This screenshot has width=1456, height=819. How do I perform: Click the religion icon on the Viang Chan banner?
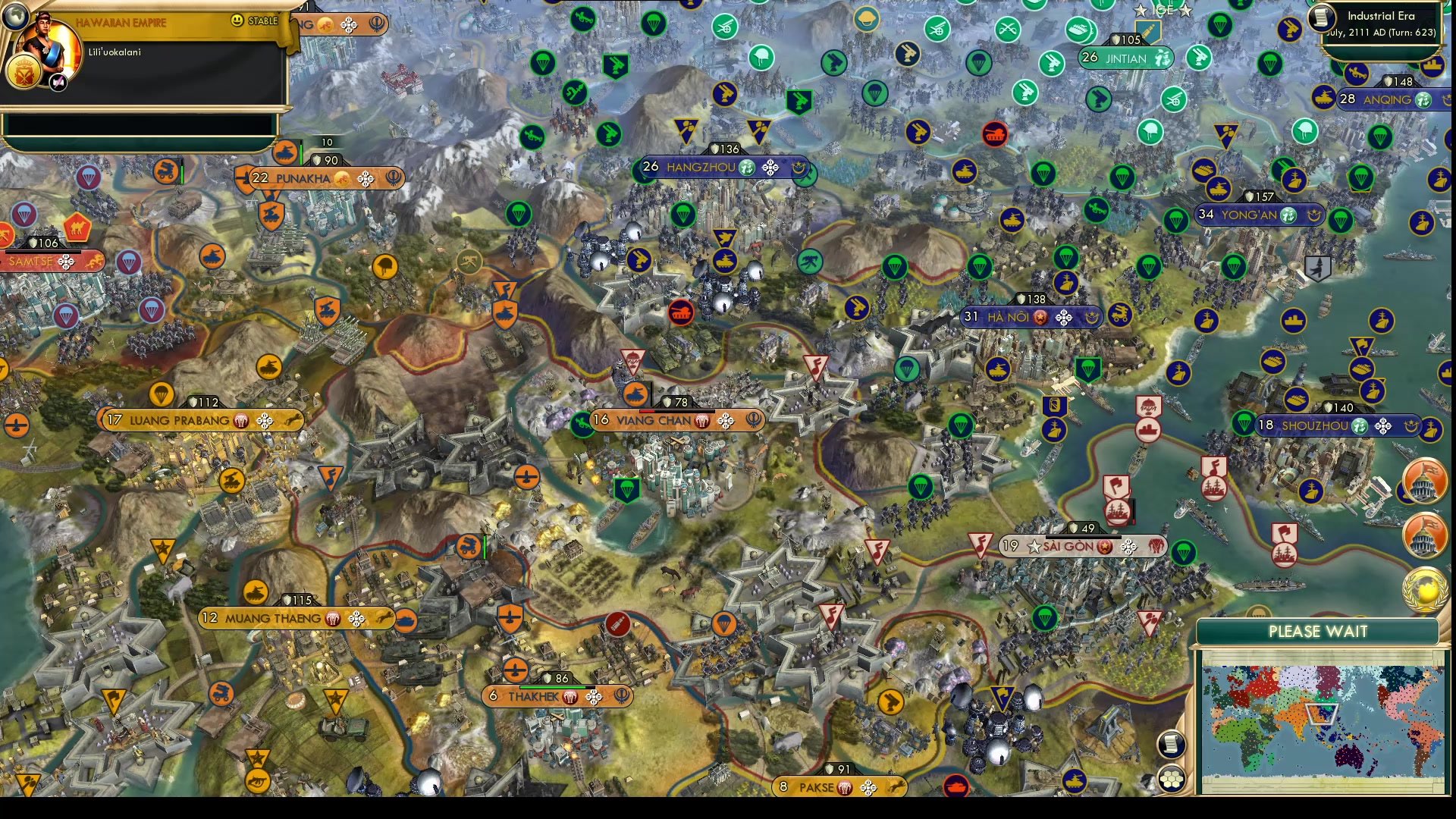(x=753, y=419)
